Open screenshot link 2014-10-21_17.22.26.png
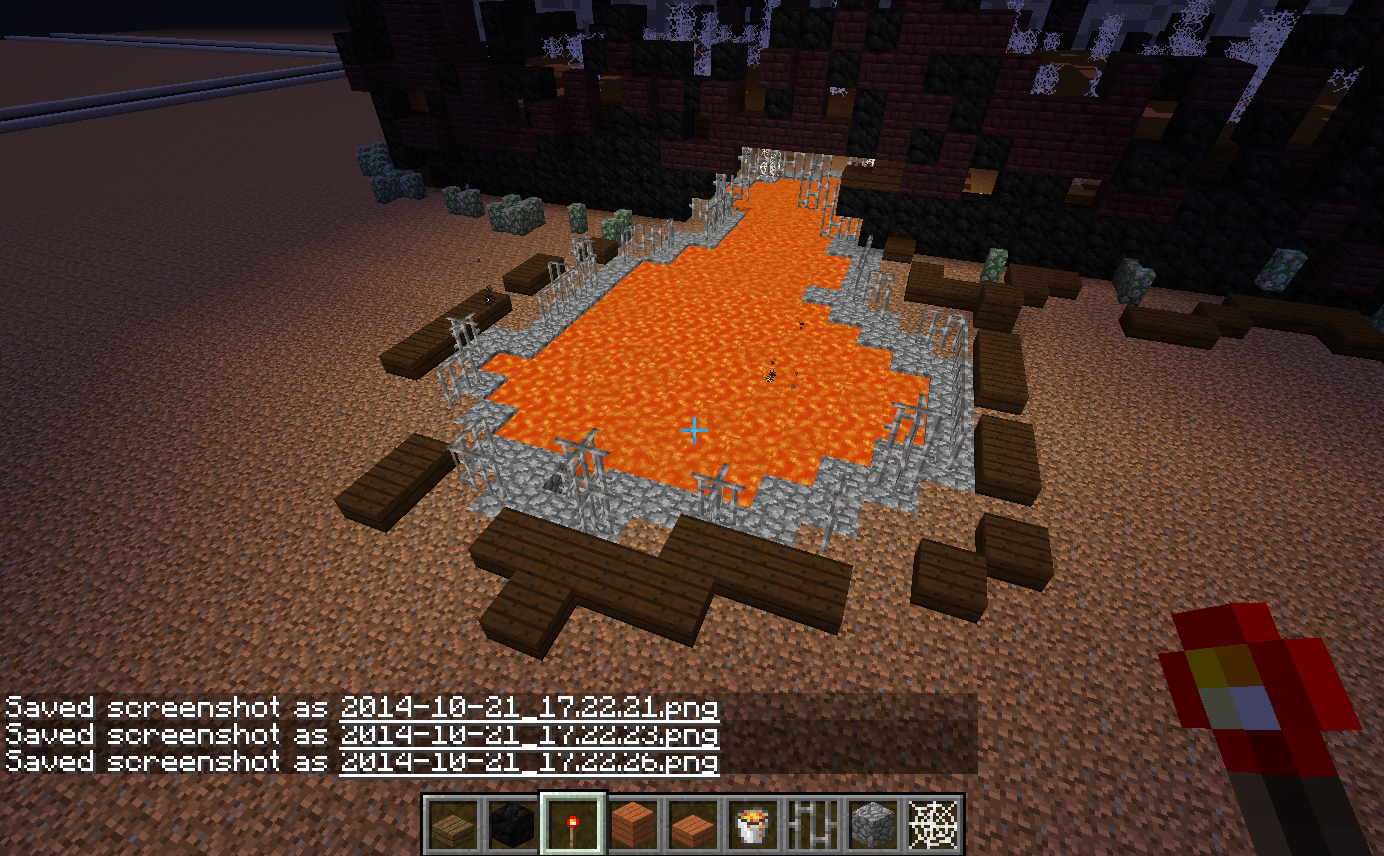The width and height of the screenshot is (1384, 856). coord(529,762)
